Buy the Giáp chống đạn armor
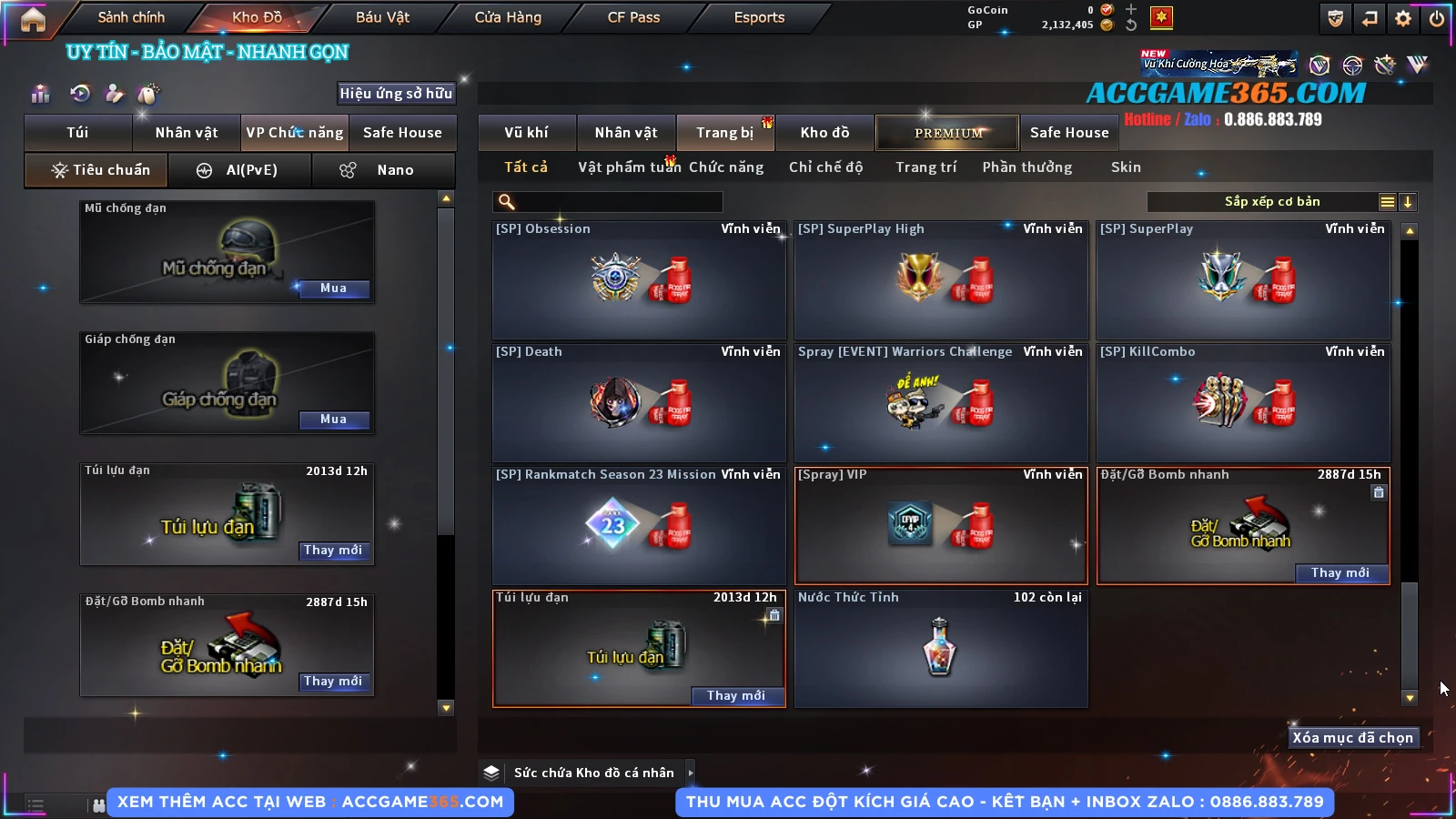This screenshot has height=819, width=1456. pyautogui.click(x=333, y=420)
